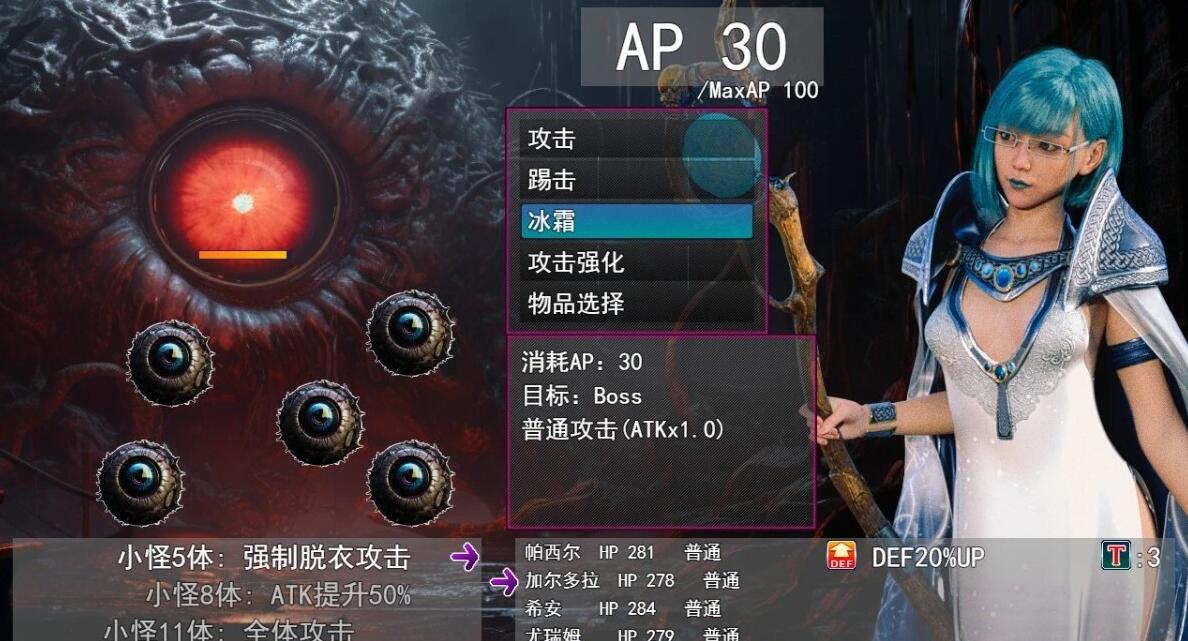Select the 攻击 command
The image size is (1188, 641).
[636, 139]
